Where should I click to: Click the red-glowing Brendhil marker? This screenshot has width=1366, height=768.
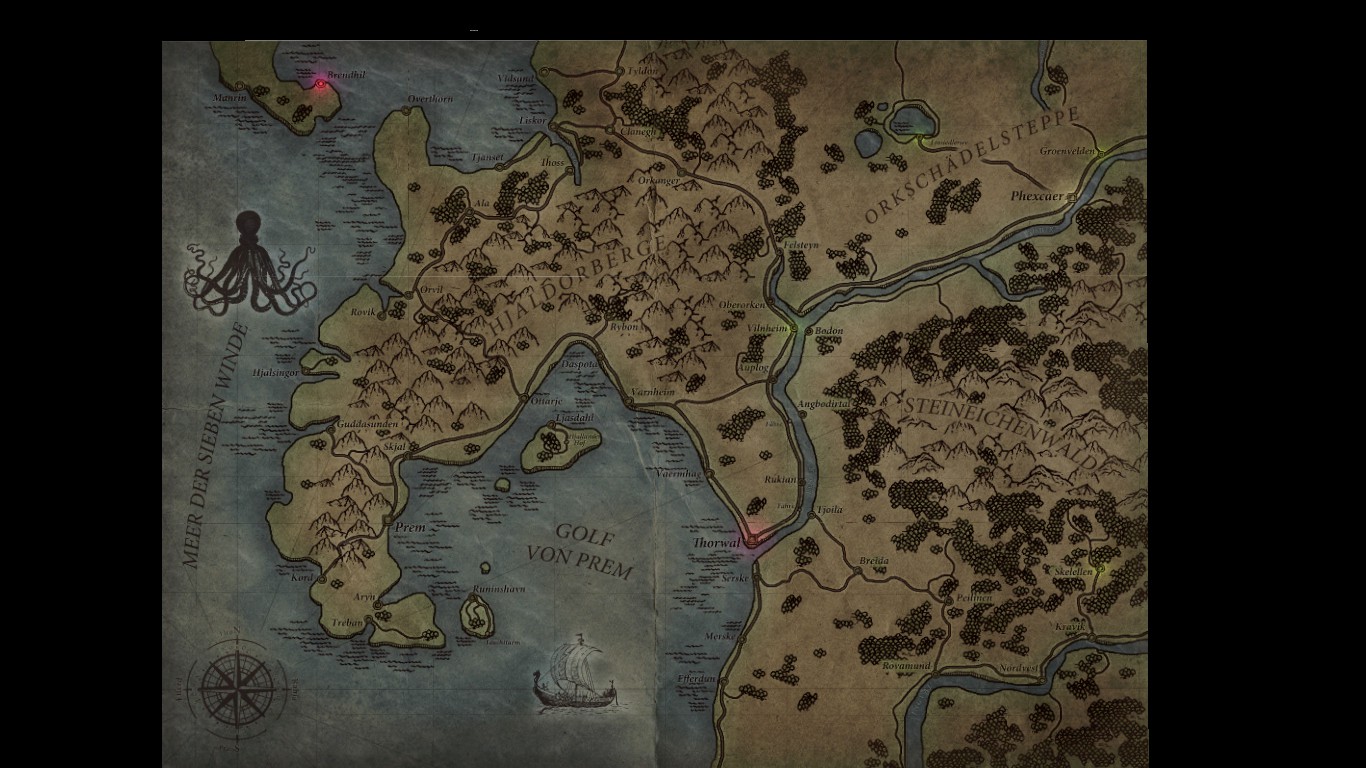click(320, 84)
